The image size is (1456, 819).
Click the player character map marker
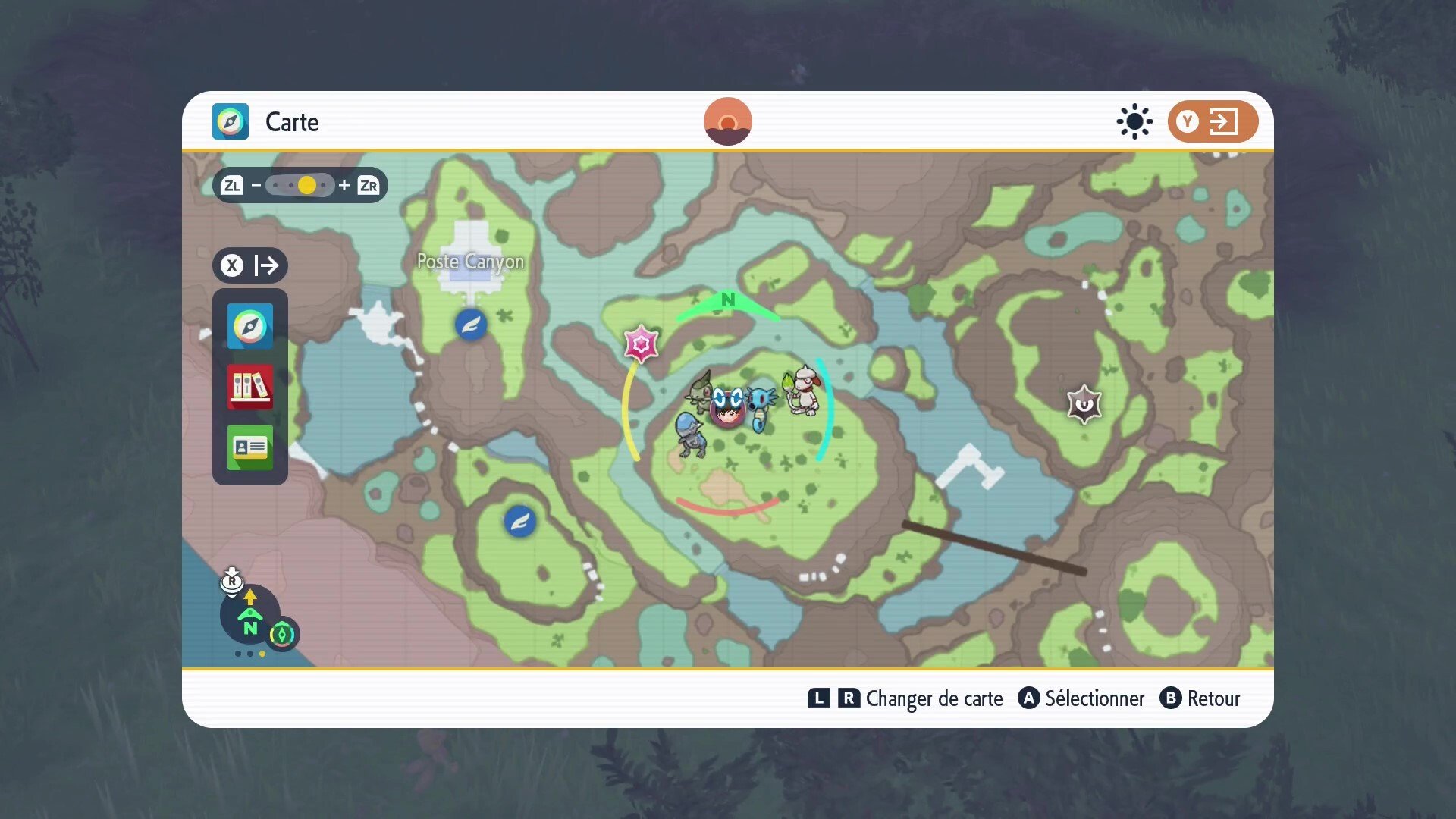tap(727, 409)
